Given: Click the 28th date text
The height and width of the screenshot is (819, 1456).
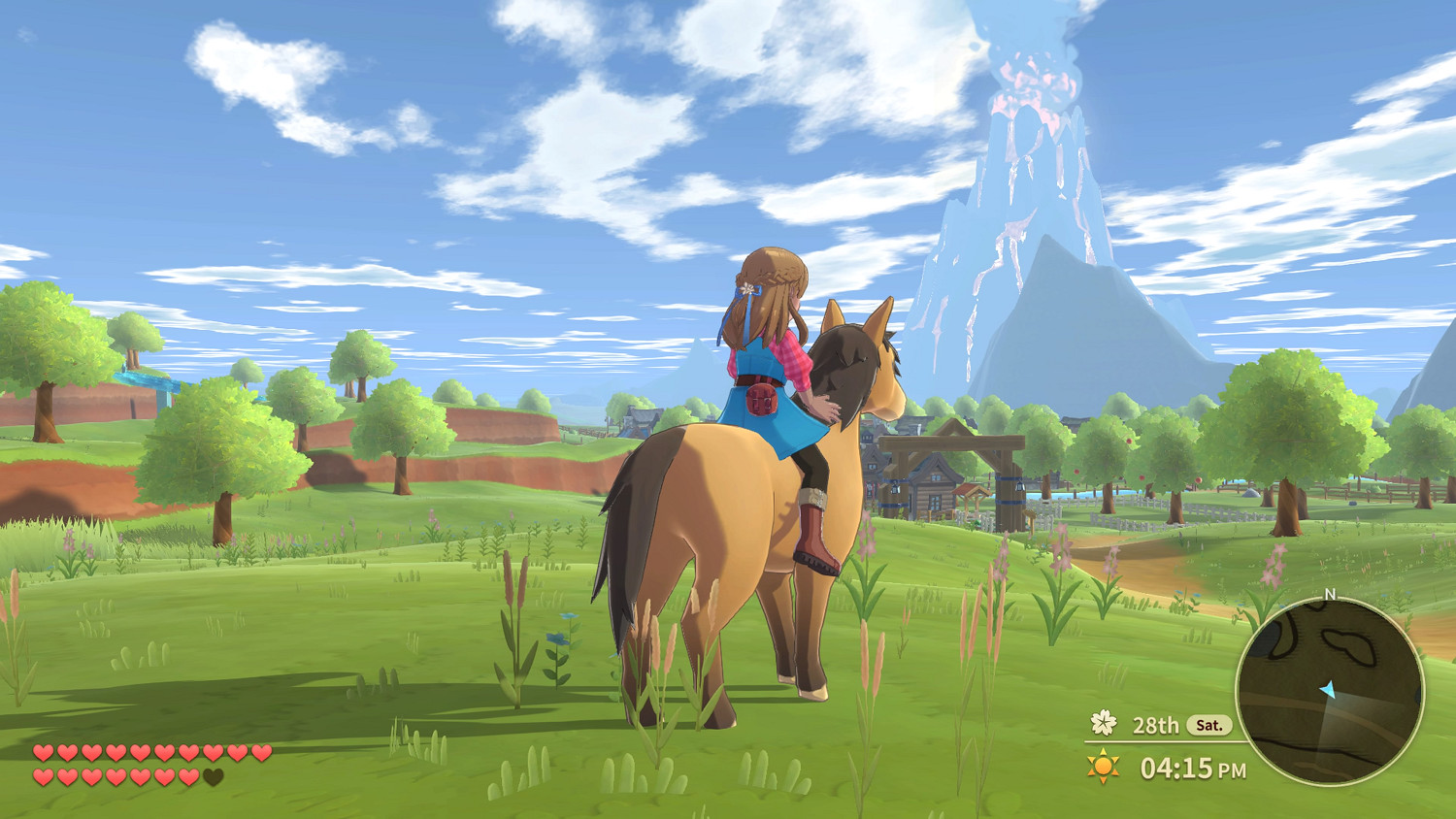Looking at the screenshot, I should click(x=1156, y=725).
